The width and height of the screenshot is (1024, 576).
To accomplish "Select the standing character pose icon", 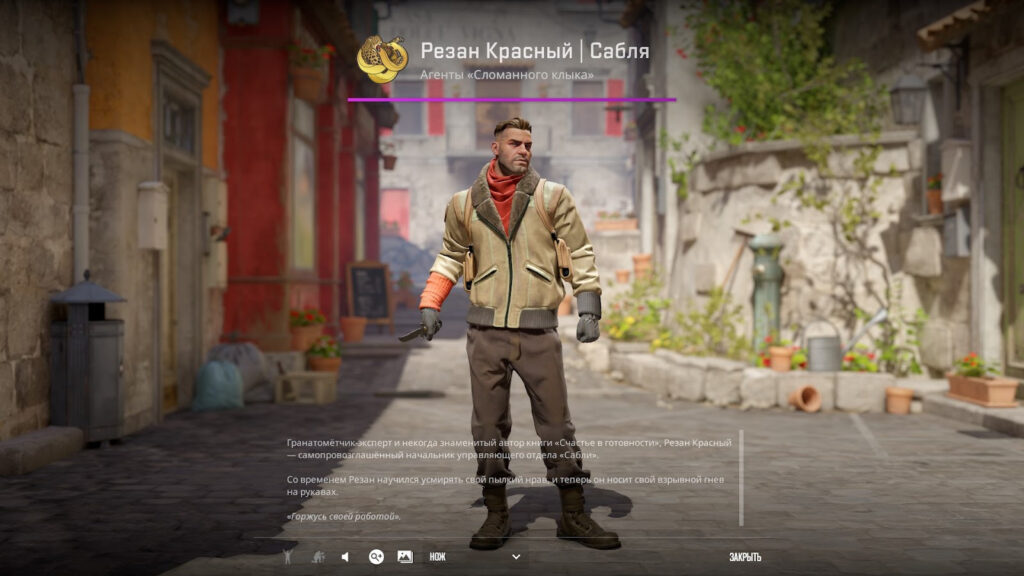I will [x=288, y=557].
